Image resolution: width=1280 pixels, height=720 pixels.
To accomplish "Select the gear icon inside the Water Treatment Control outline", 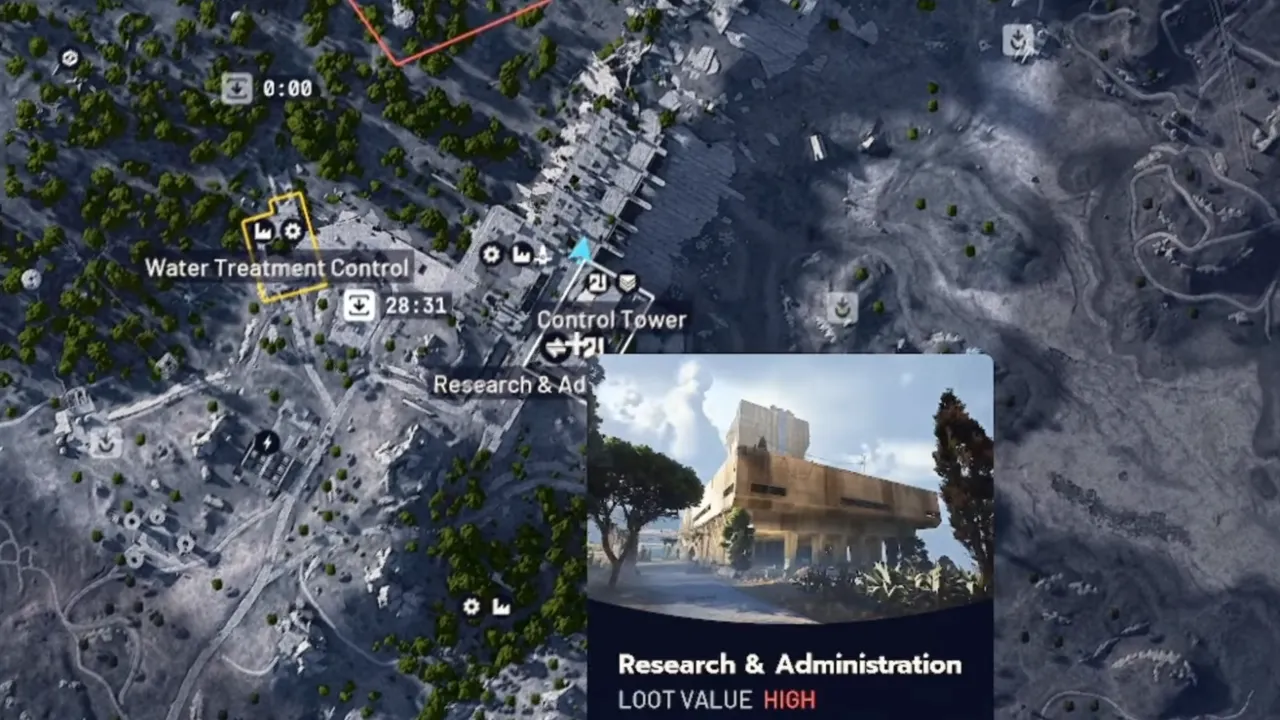I will [291, 232].
